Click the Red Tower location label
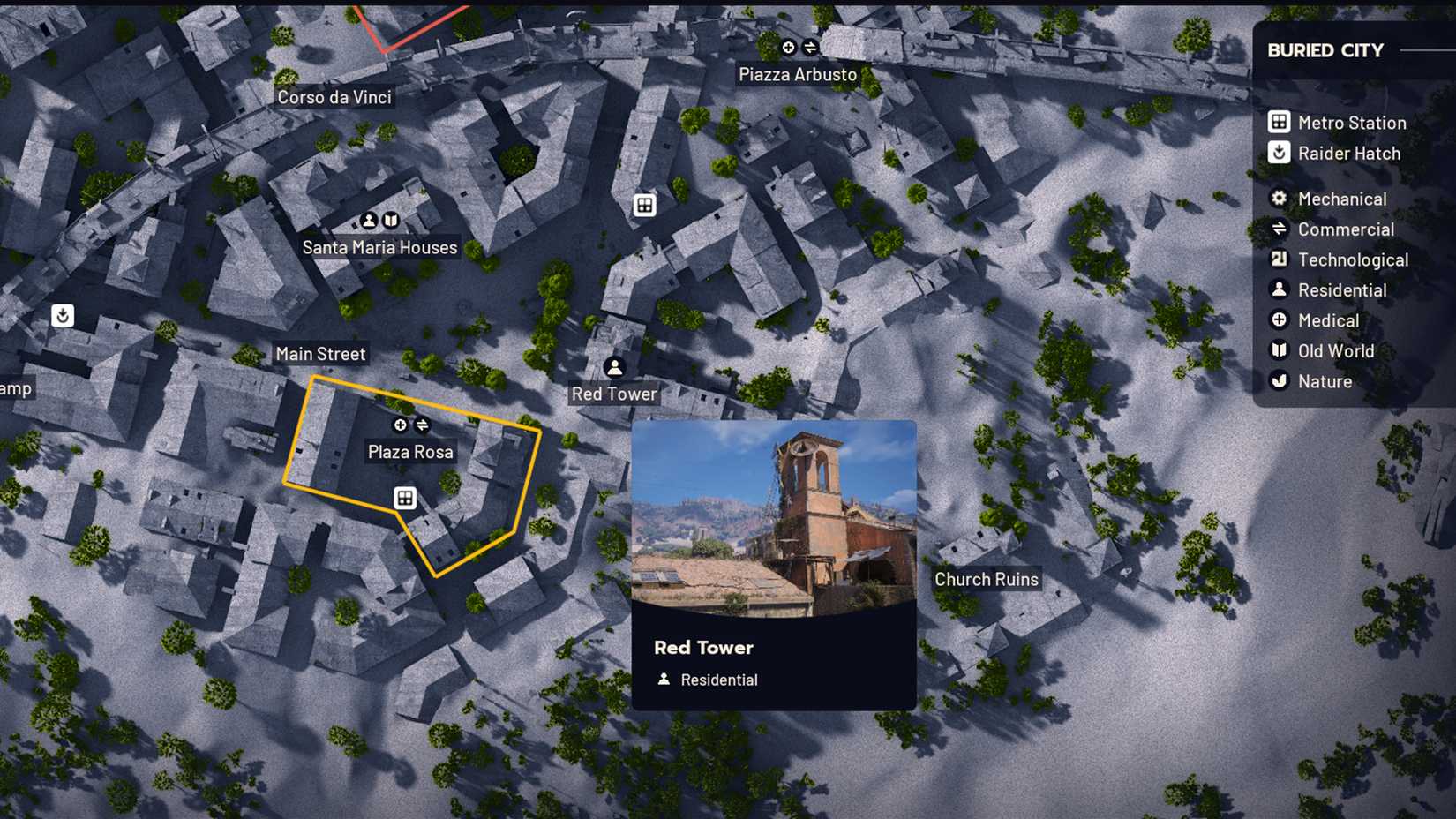The height and width of the screenshot is (819, 1456). click(x=612, y=394)
